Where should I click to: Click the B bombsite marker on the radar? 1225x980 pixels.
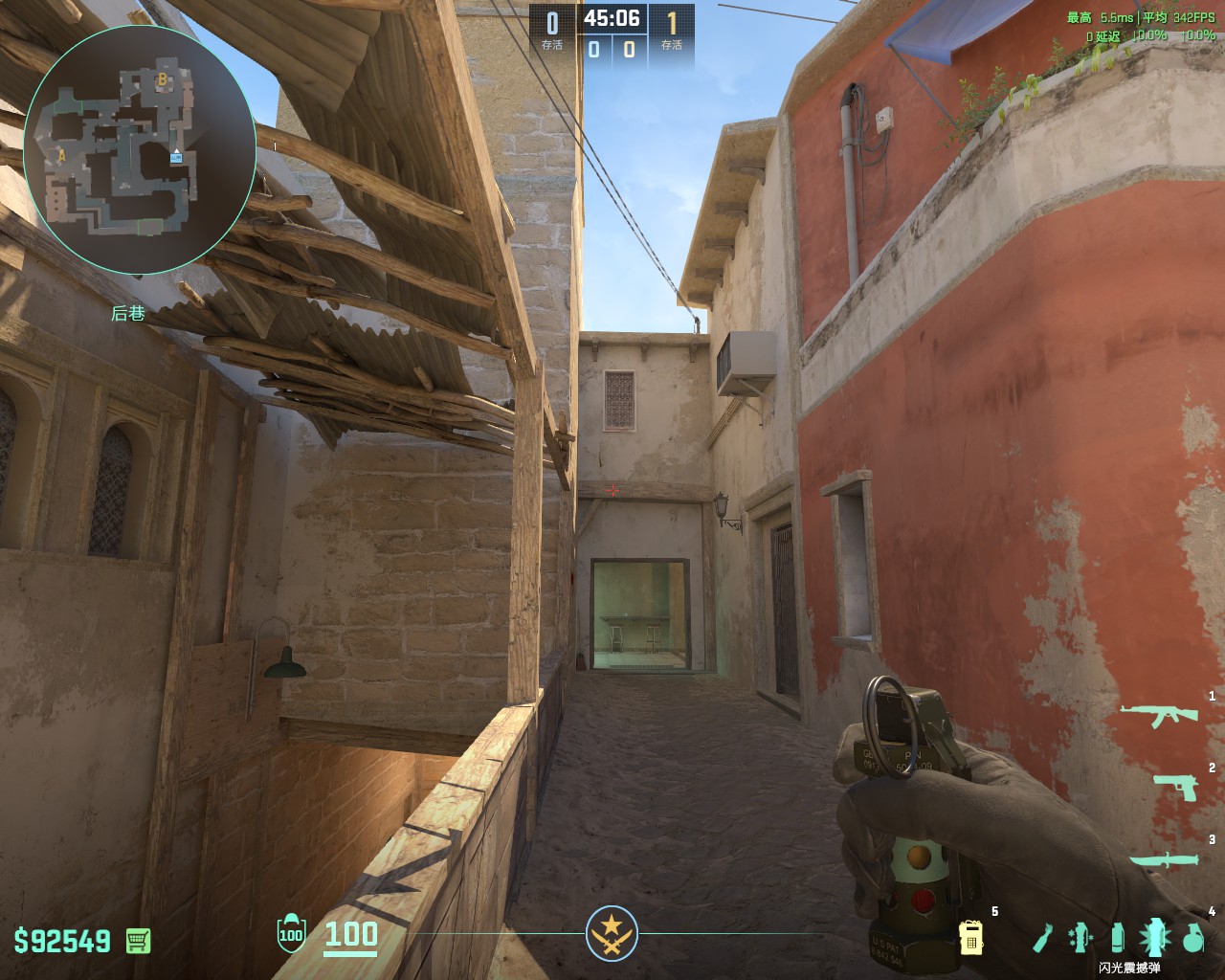click(x=163, y=80)
